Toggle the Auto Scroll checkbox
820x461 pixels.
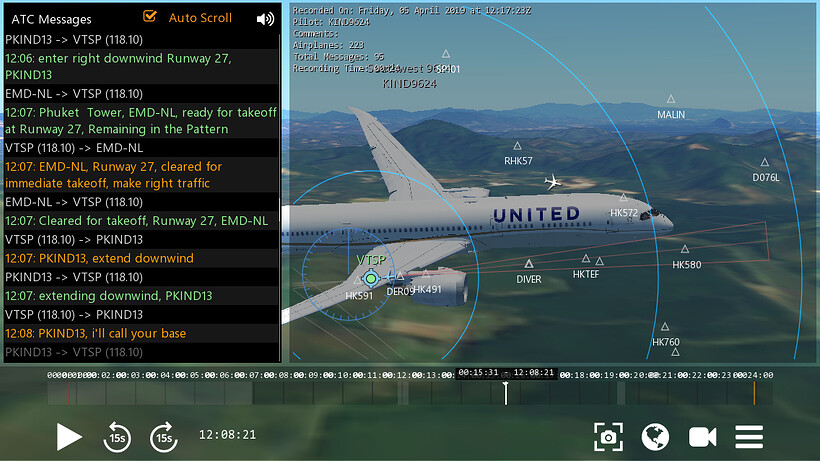151,17
